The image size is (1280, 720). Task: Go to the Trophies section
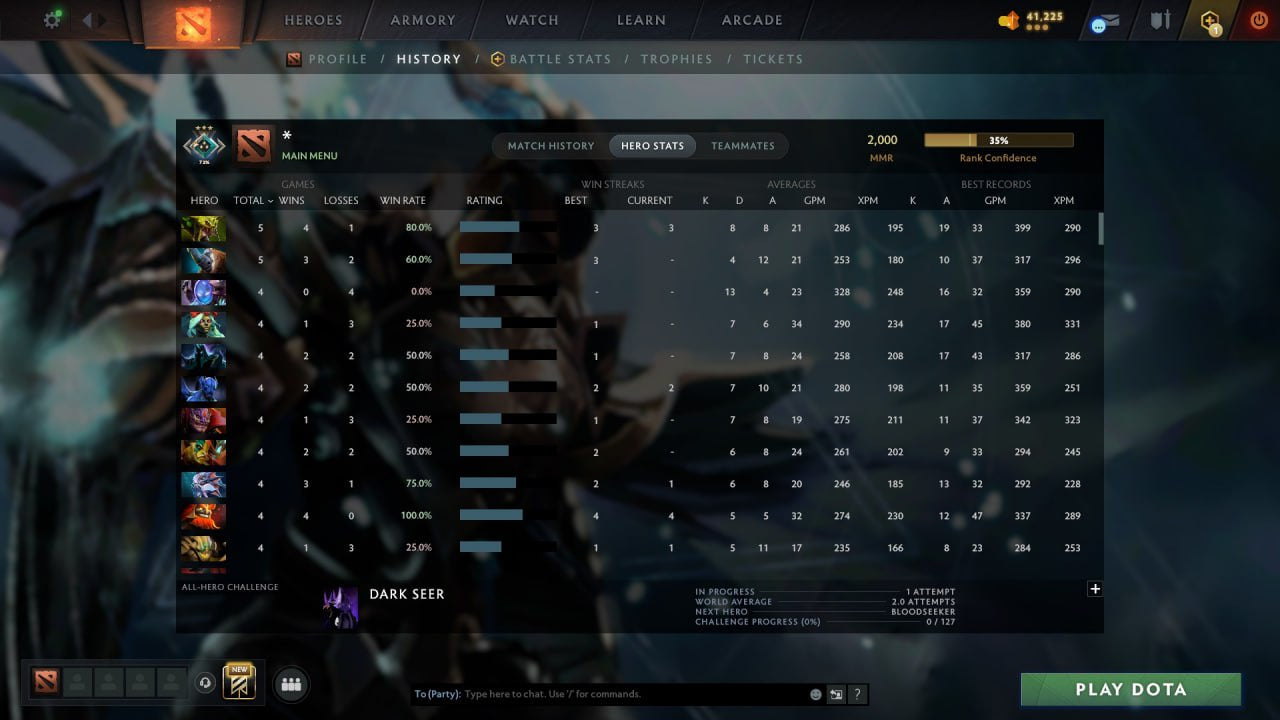[x=676, y=59]
